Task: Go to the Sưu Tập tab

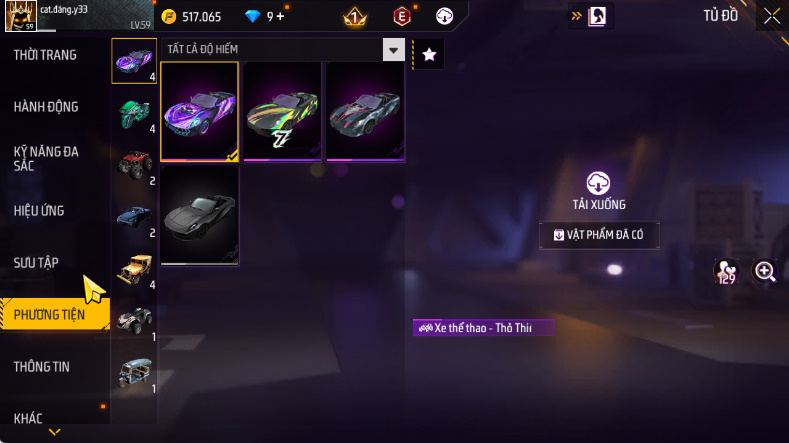Action: click(x=36, y=263)
